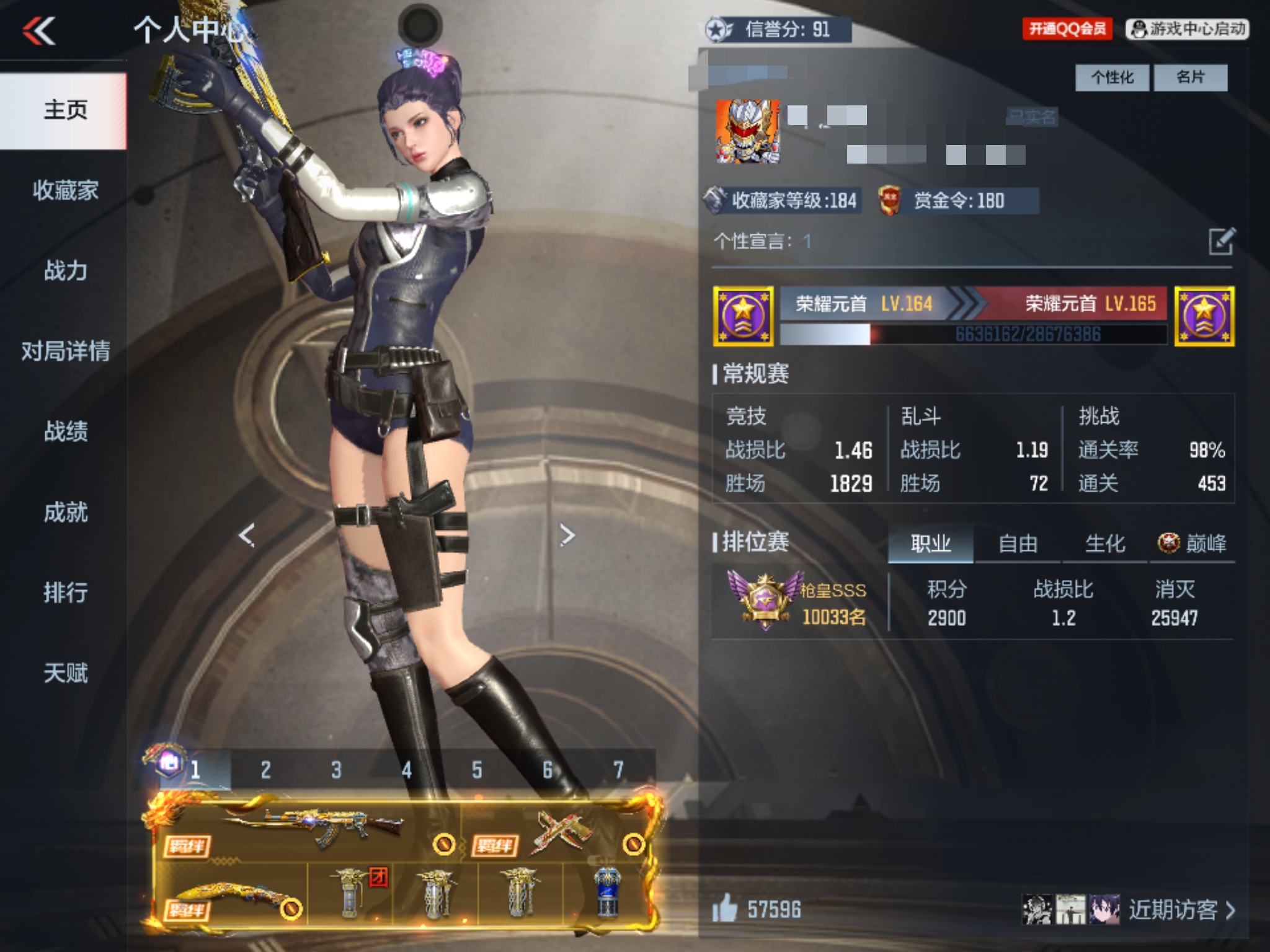Select the 战力 menu entry
This screenshot has height=952, width=1270.
65,271
